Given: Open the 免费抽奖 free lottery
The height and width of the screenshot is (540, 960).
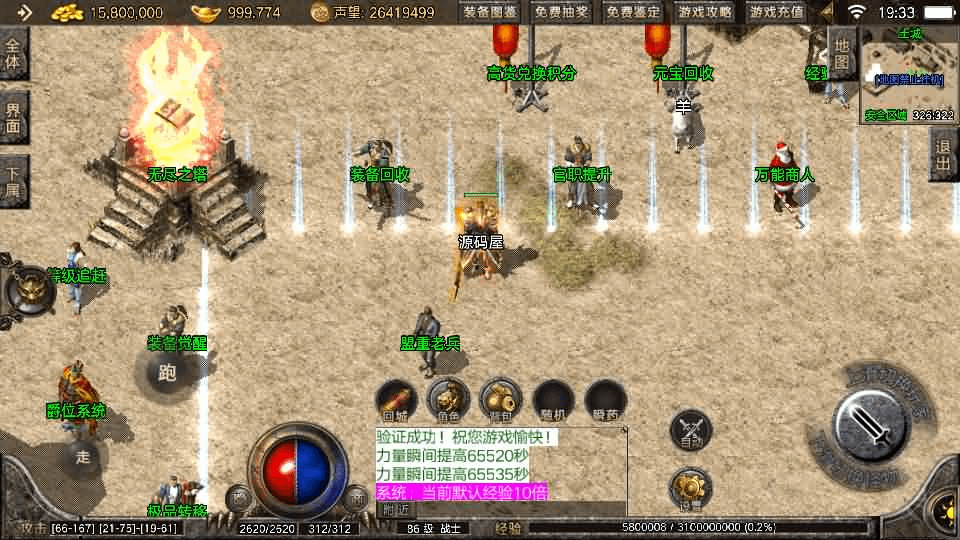Looking at the screenshot, I should tap(562, 12).
